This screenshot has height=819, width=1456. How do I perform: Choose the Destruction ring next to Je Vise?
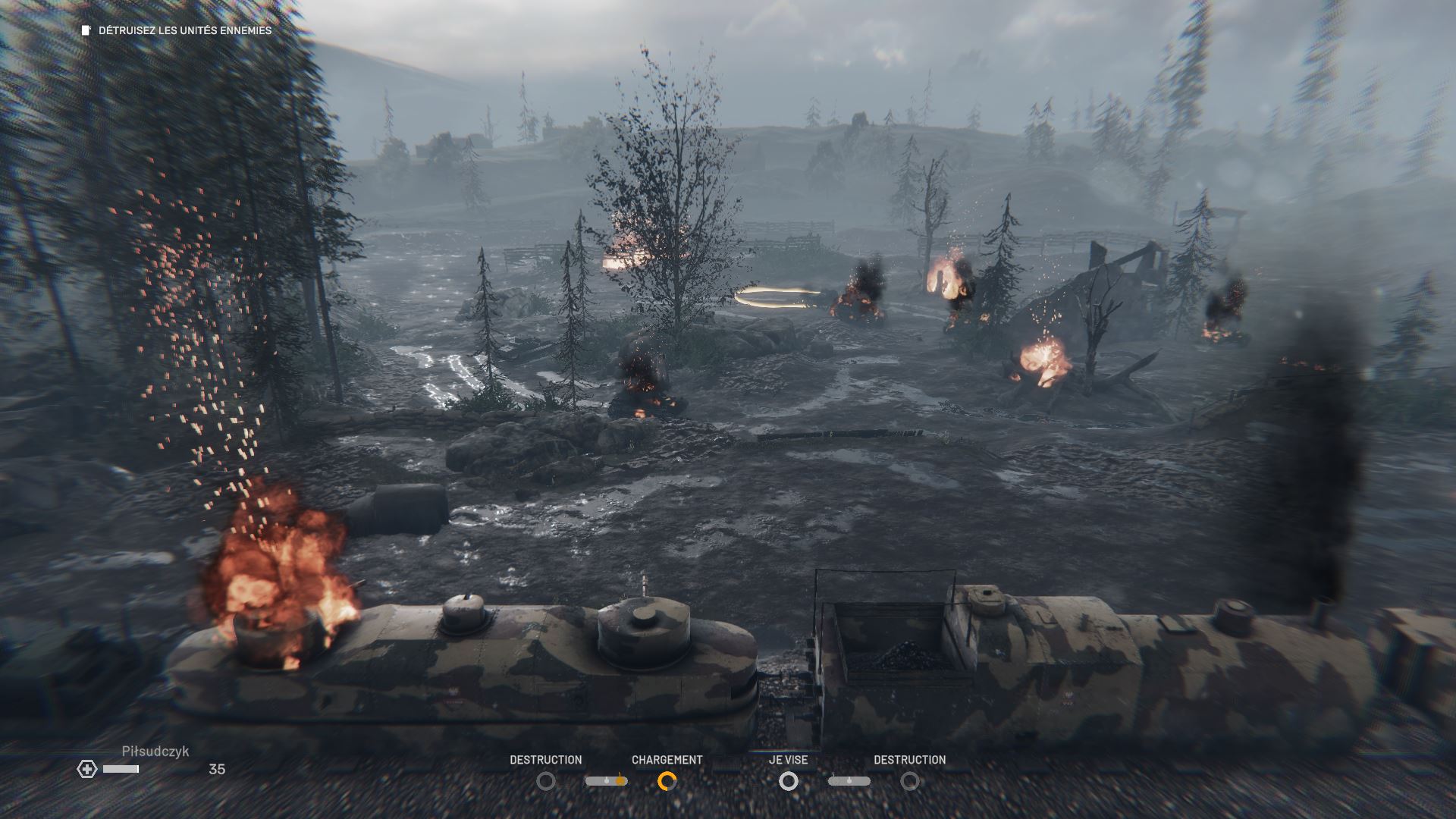pos(909,780)
